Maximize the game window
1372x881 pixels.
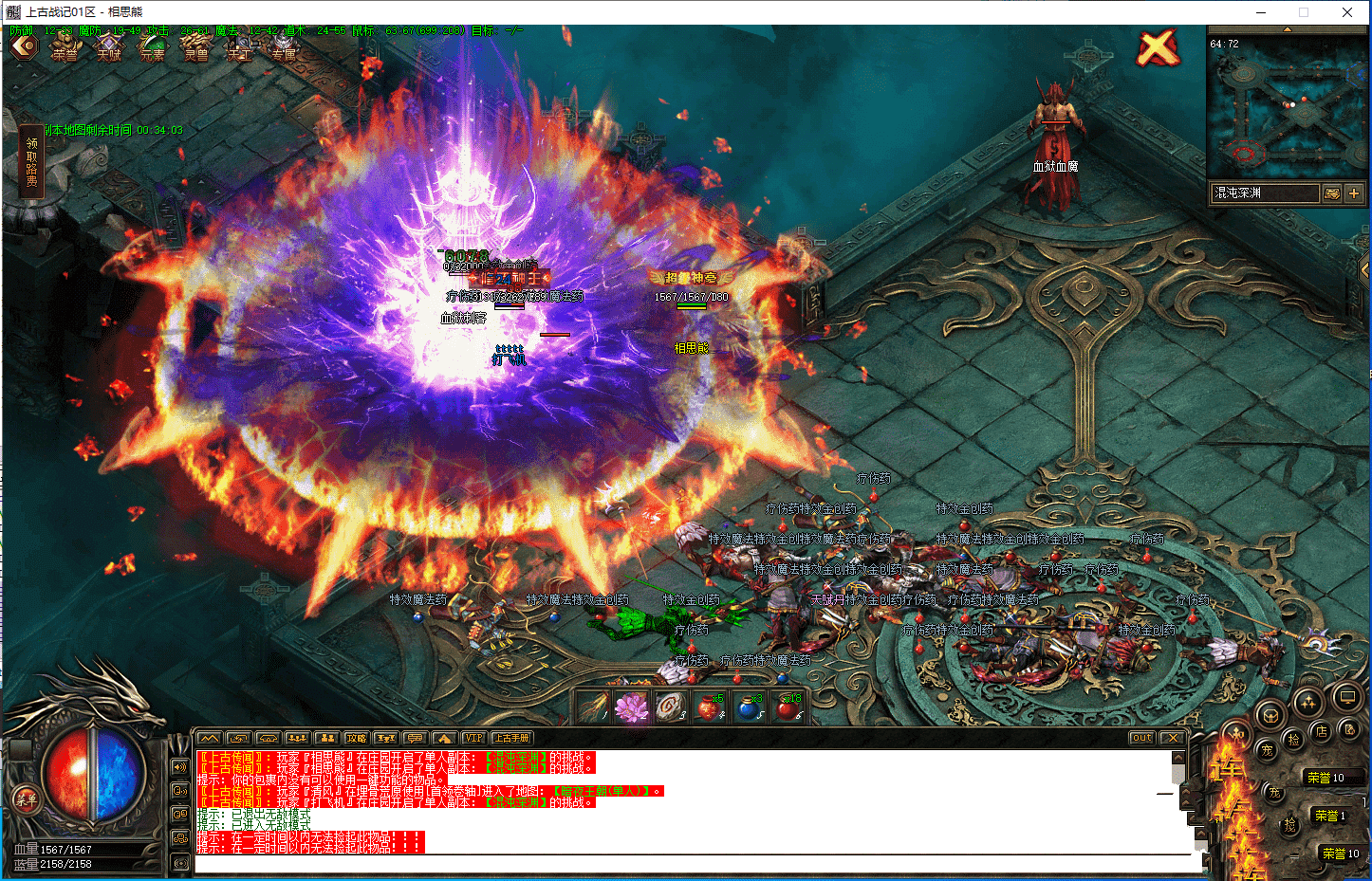[1304, 12]
